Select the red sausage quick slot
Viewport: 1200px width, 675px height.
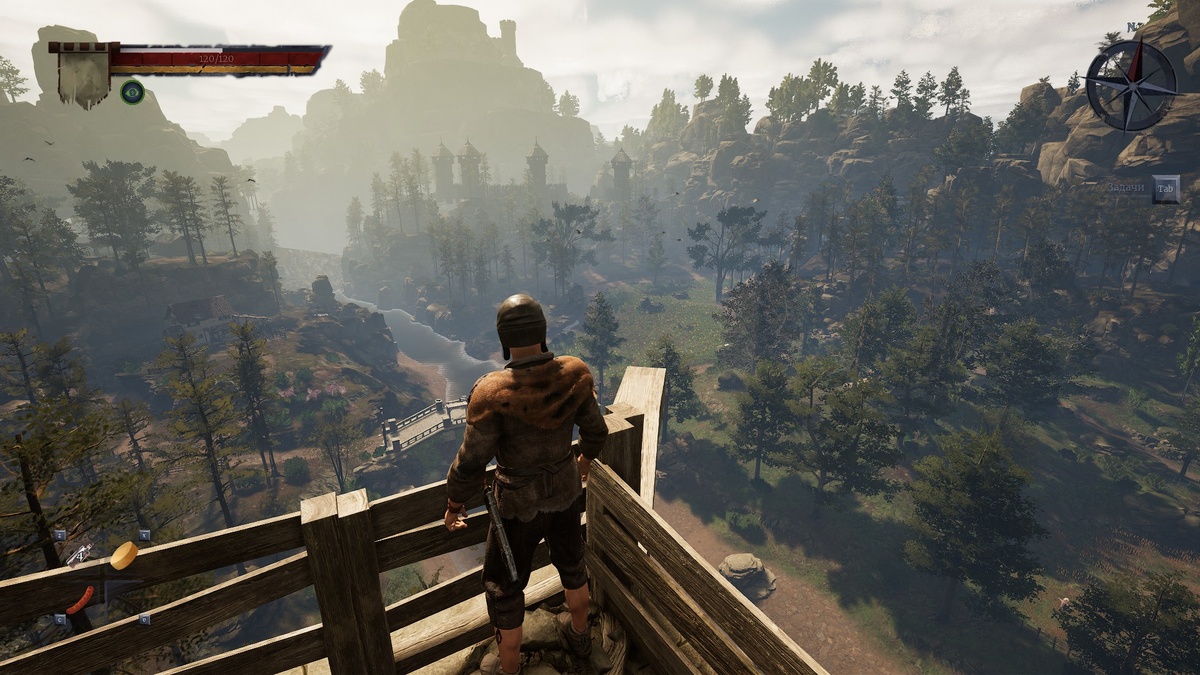[81, 600]
